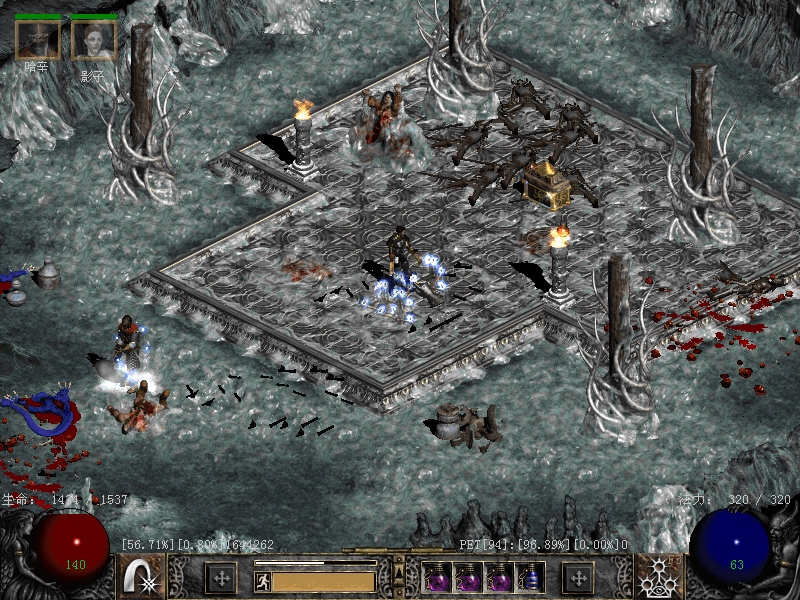This screenshot has height=600, width=800.
Task: Toggle the run/walk button
Action: click(262, 580)
